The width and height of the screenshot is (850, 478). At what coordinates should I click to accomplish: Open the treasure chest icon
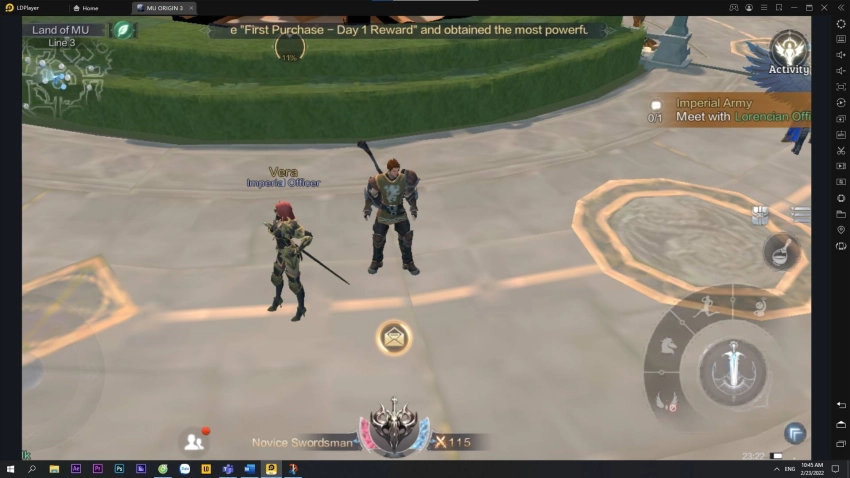pyautogui.click(x=761, y=214)
